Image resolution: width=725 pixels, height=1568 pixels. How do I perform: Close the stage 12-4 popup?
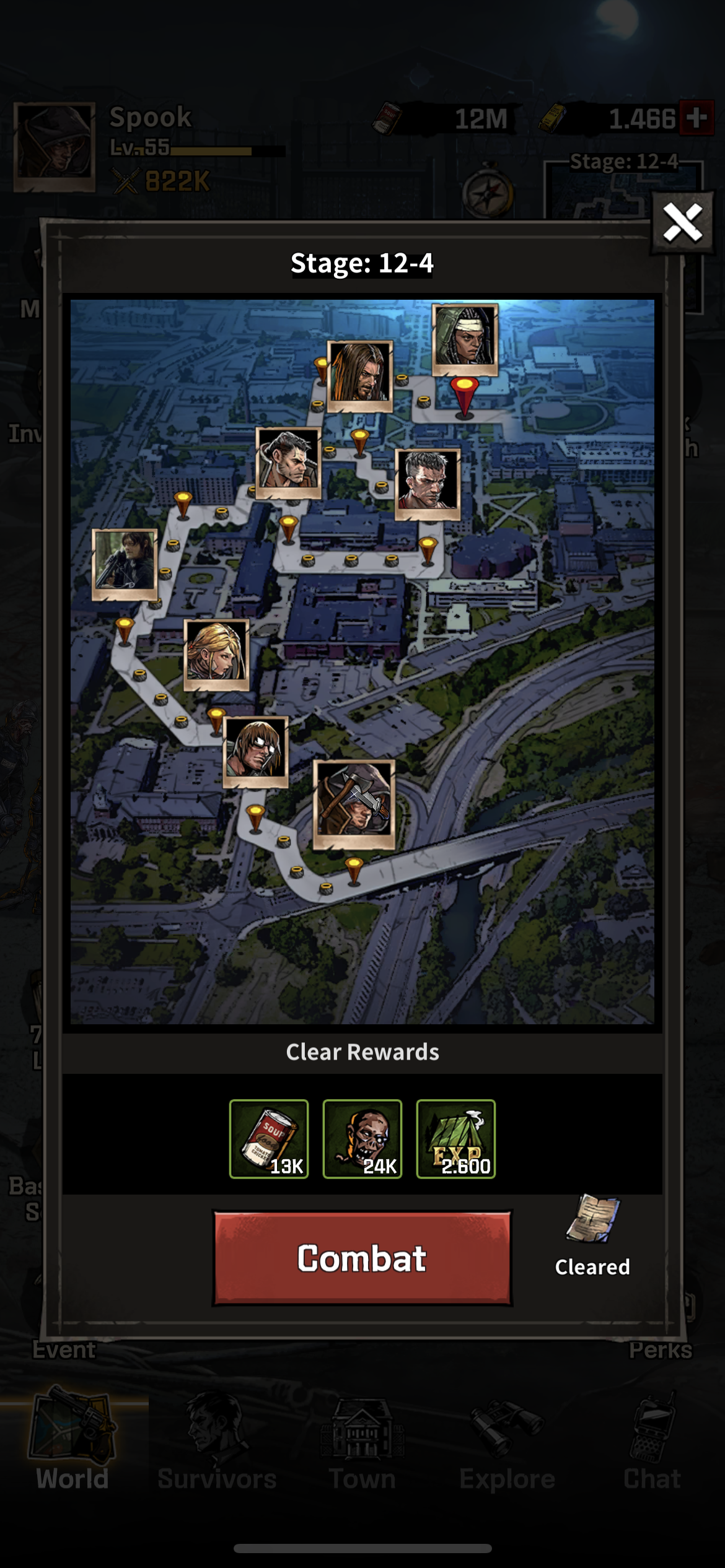(x=682, y=222)
